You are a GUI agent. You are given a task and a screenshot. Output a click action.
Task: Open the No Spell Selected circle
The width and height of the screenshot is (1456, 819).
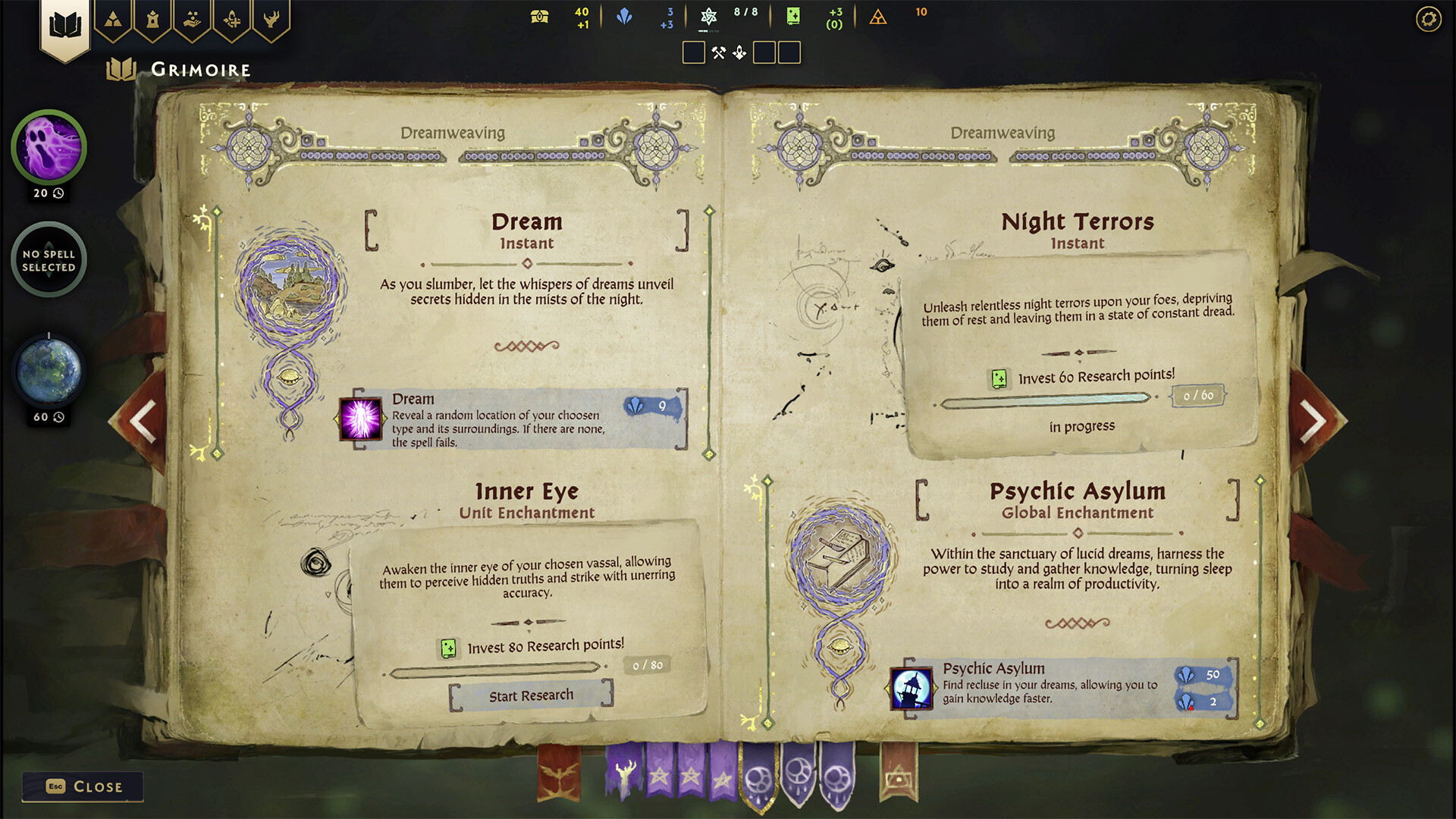[48, 259]
